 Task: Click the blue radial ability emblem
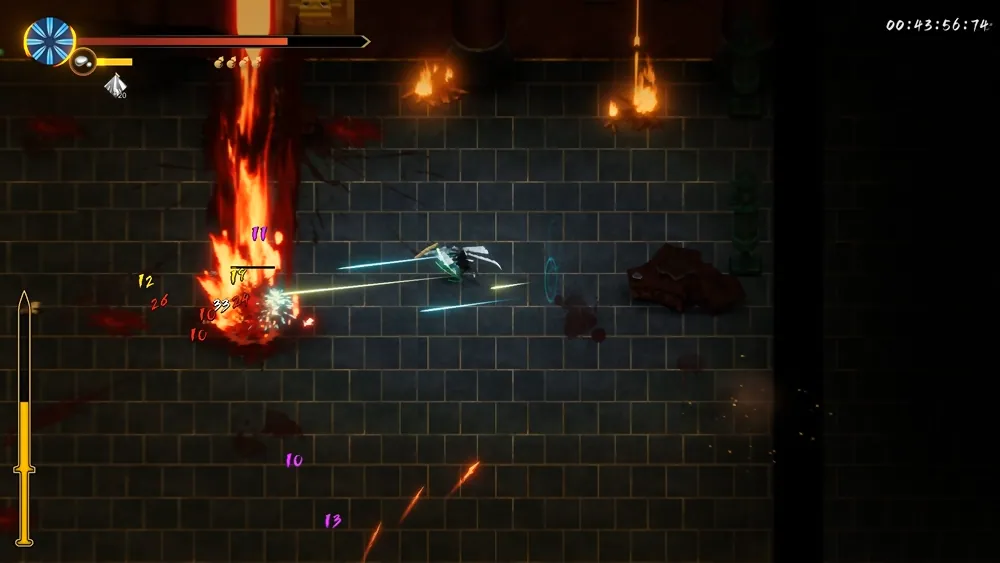point(50,41)
